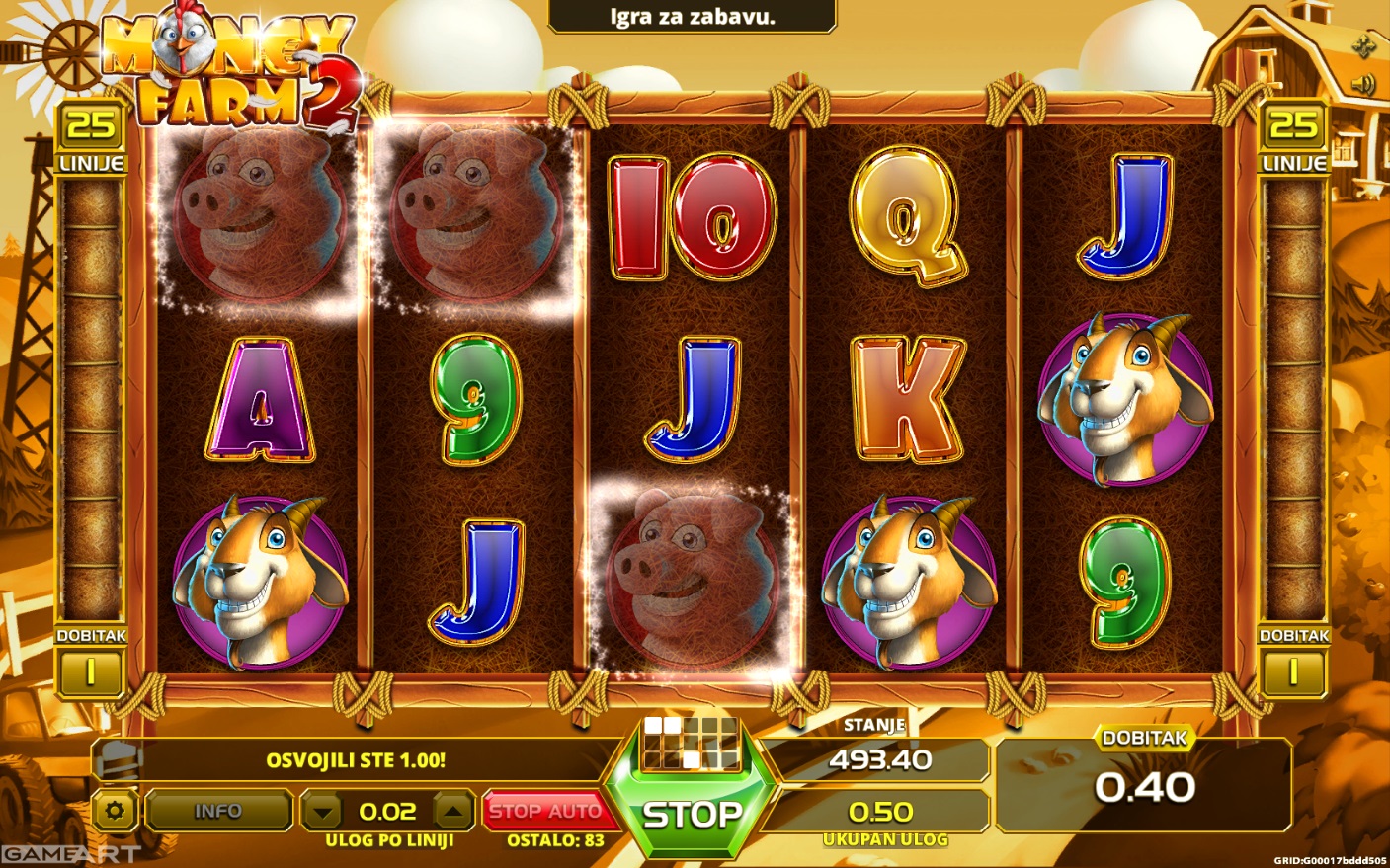1390x868 pixels.
Task: Decrease the bet per line with down arrow
Action: coord(322,812)
